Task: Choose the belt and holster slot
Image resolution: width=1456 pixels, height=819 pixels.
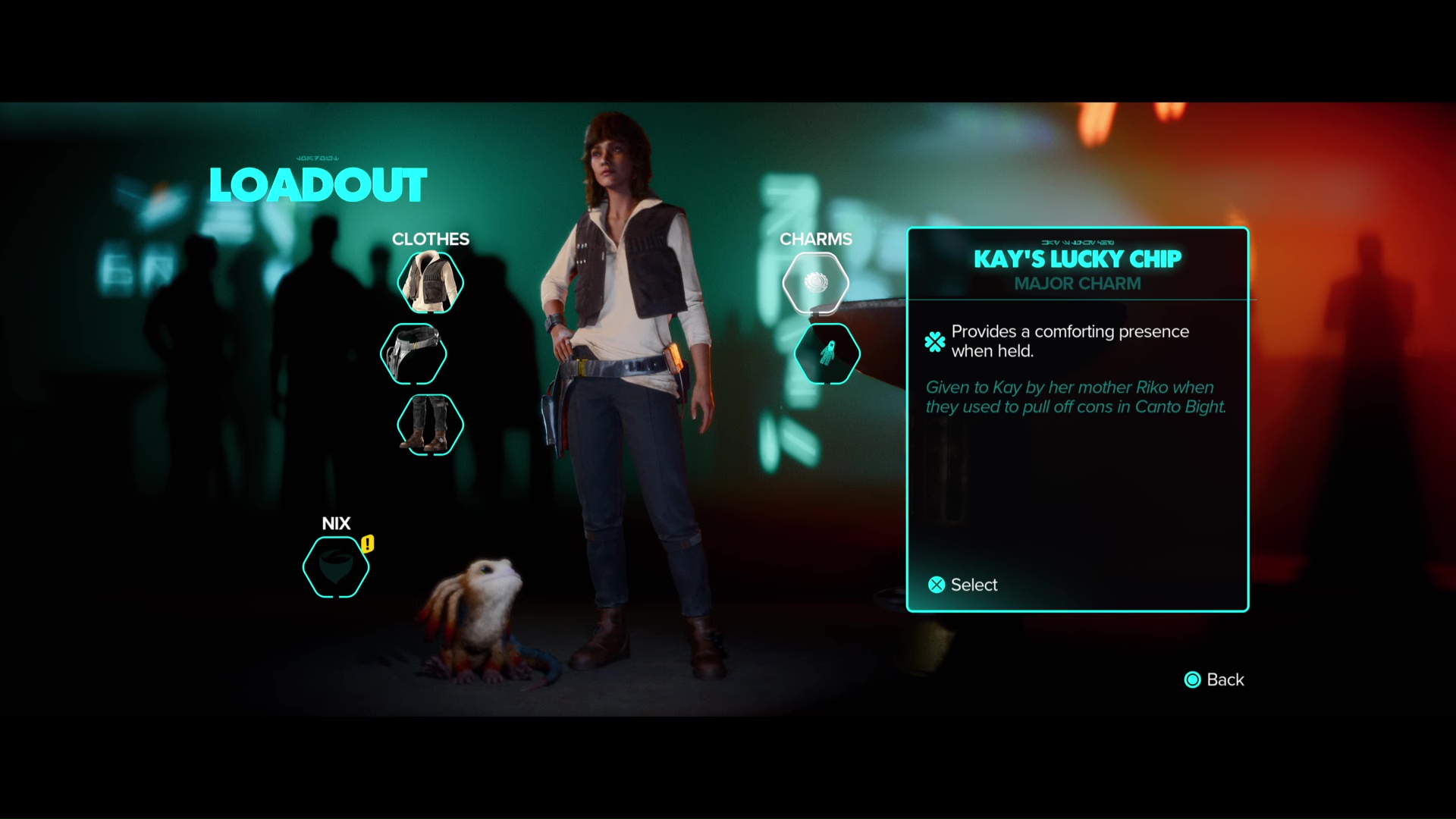Action: click(x=413, y=353)
